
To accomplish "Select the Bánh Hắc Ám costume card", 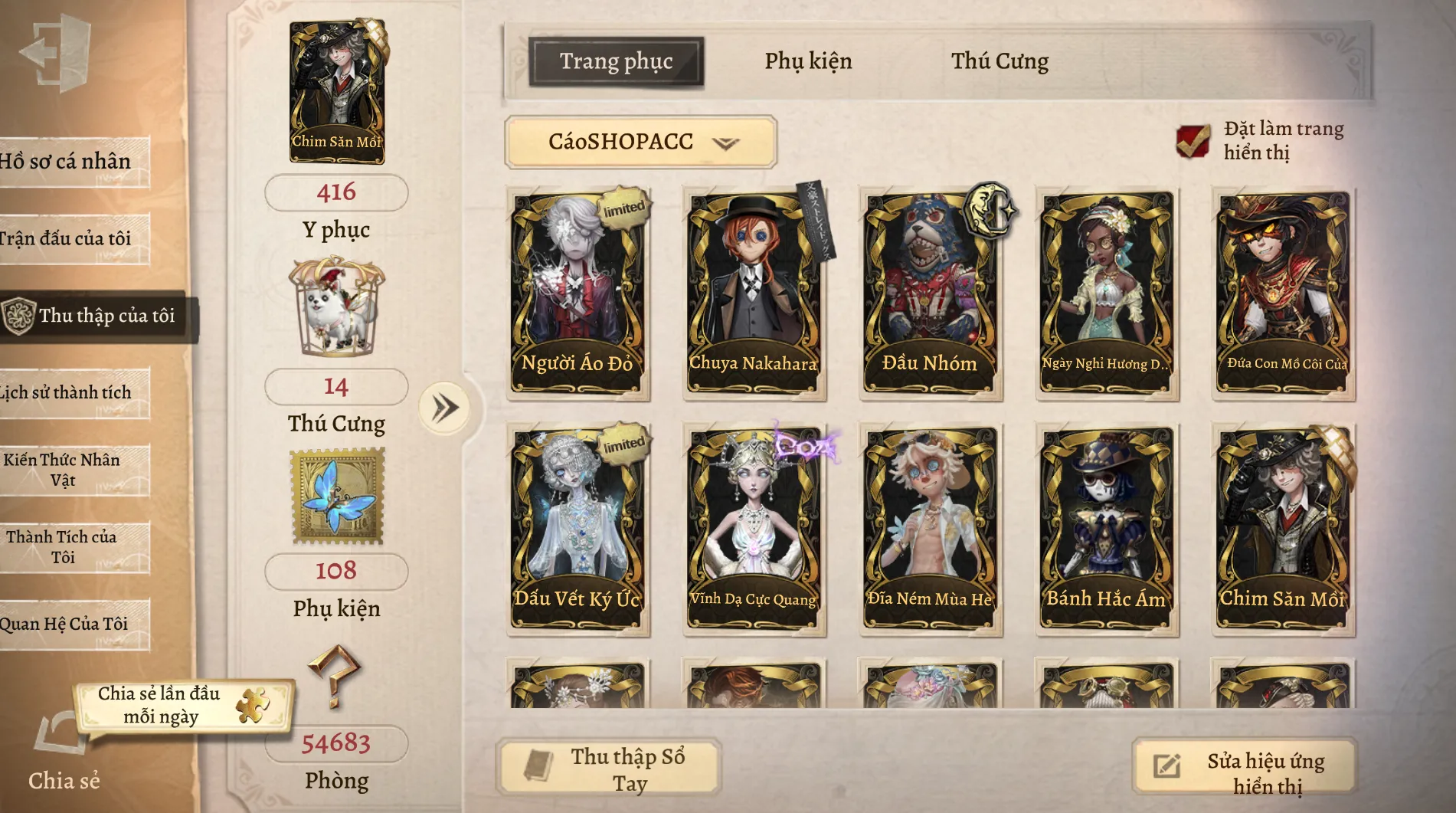I will (1106, 529).
